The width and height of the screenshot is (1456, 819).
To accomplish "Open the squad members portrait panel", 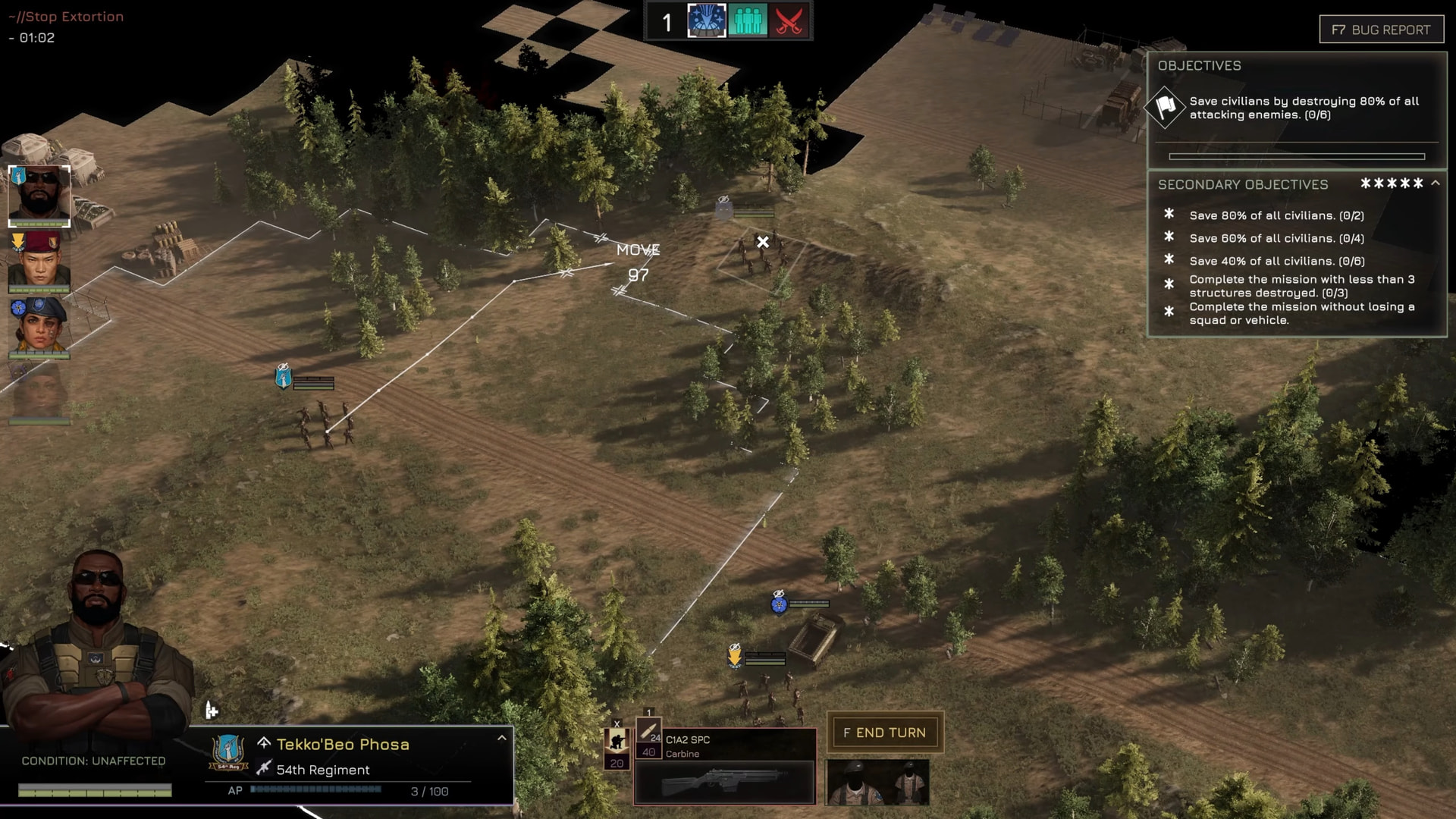I will pyautogui.click(x=877, y=782).
